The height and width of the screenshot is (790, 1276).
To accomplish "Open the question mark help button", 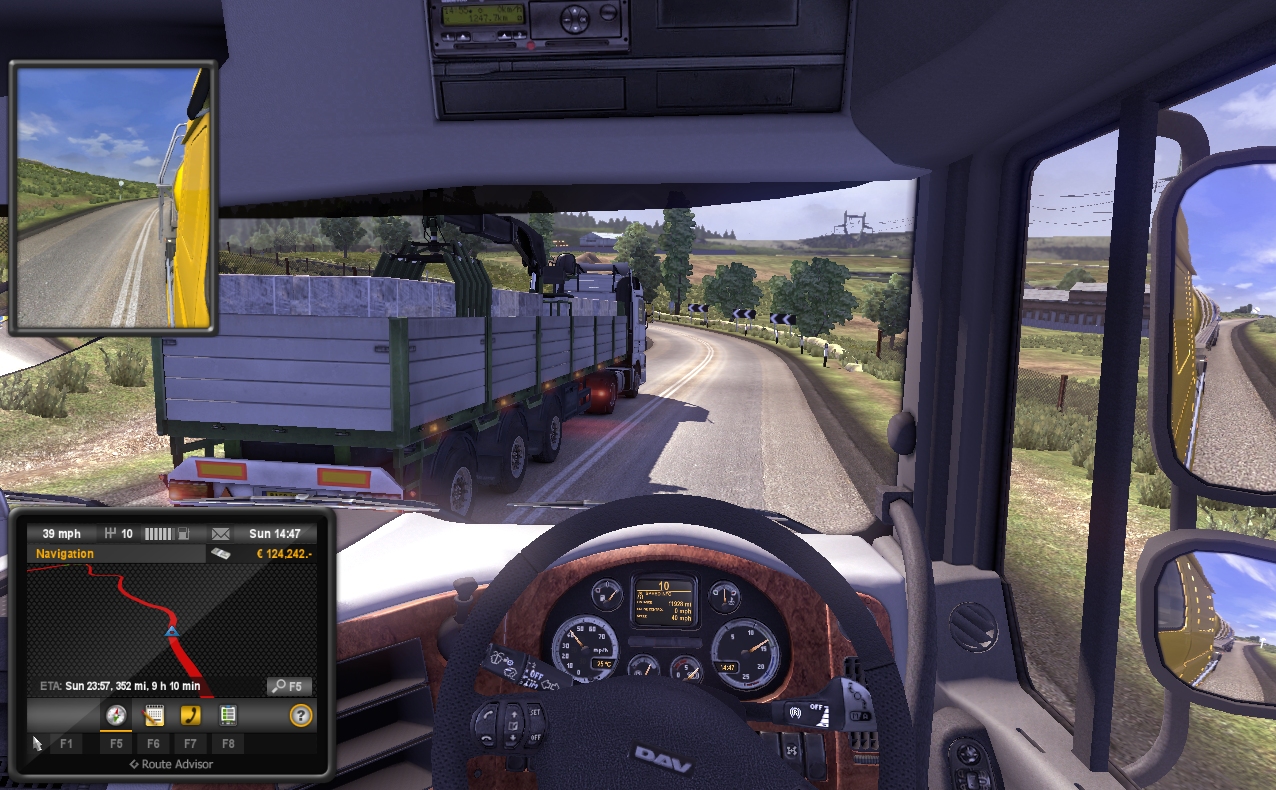I will pyautogui.click(x=300, y=715).
